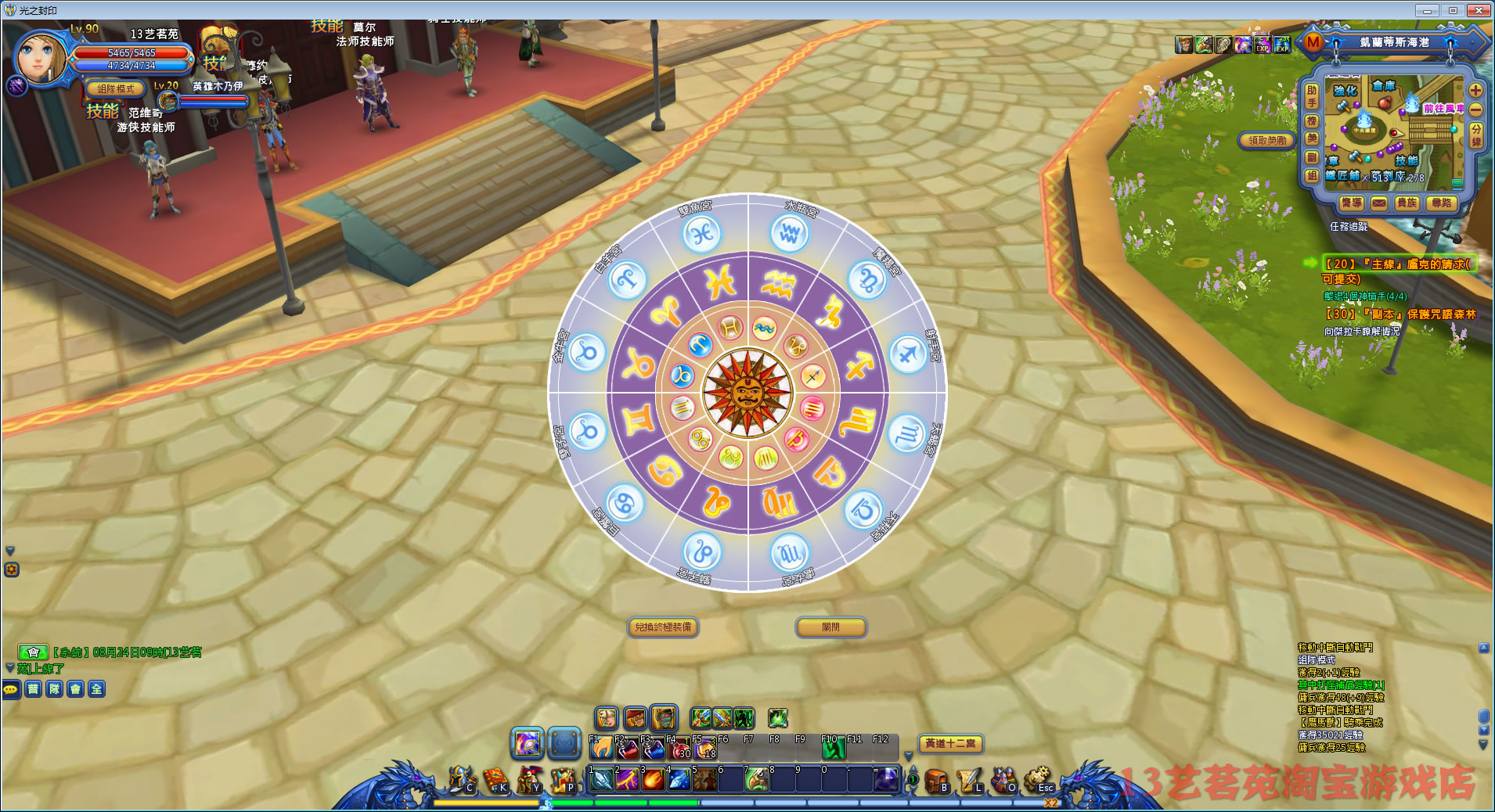The height and width of the screenshot is (812, 1495).
Task: Click the 兌換終極裝備 exchange button
Action: (x=663, y=627)
